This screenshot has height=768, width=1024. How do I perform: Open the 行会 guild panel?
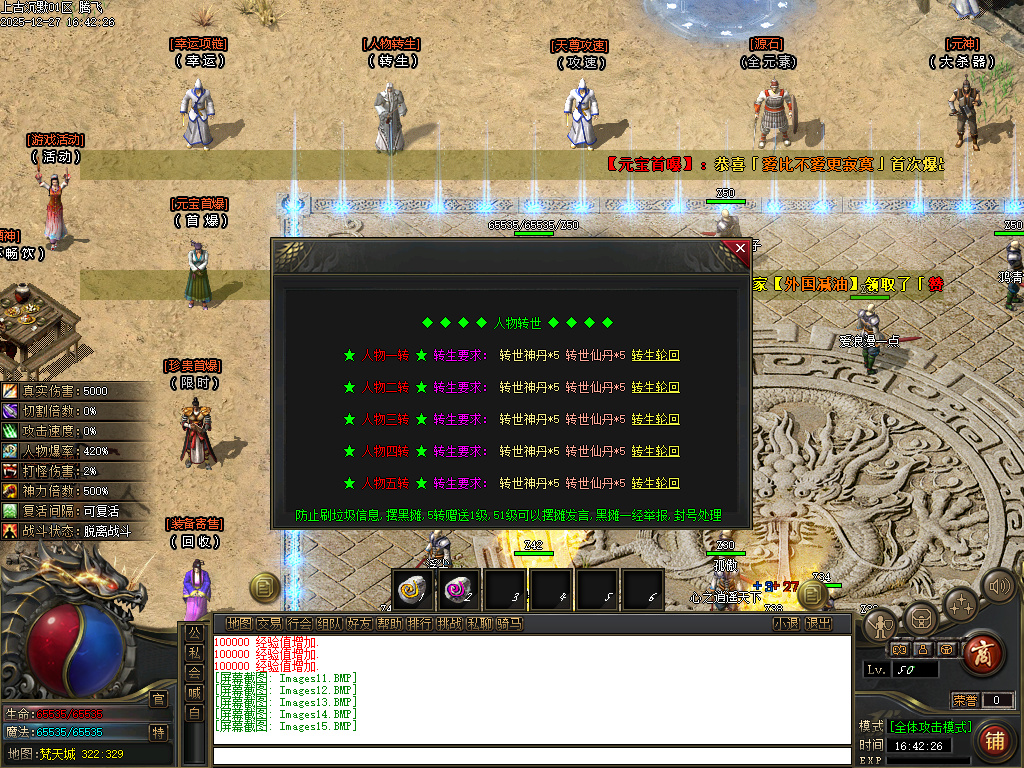click(x=299, y=624)
